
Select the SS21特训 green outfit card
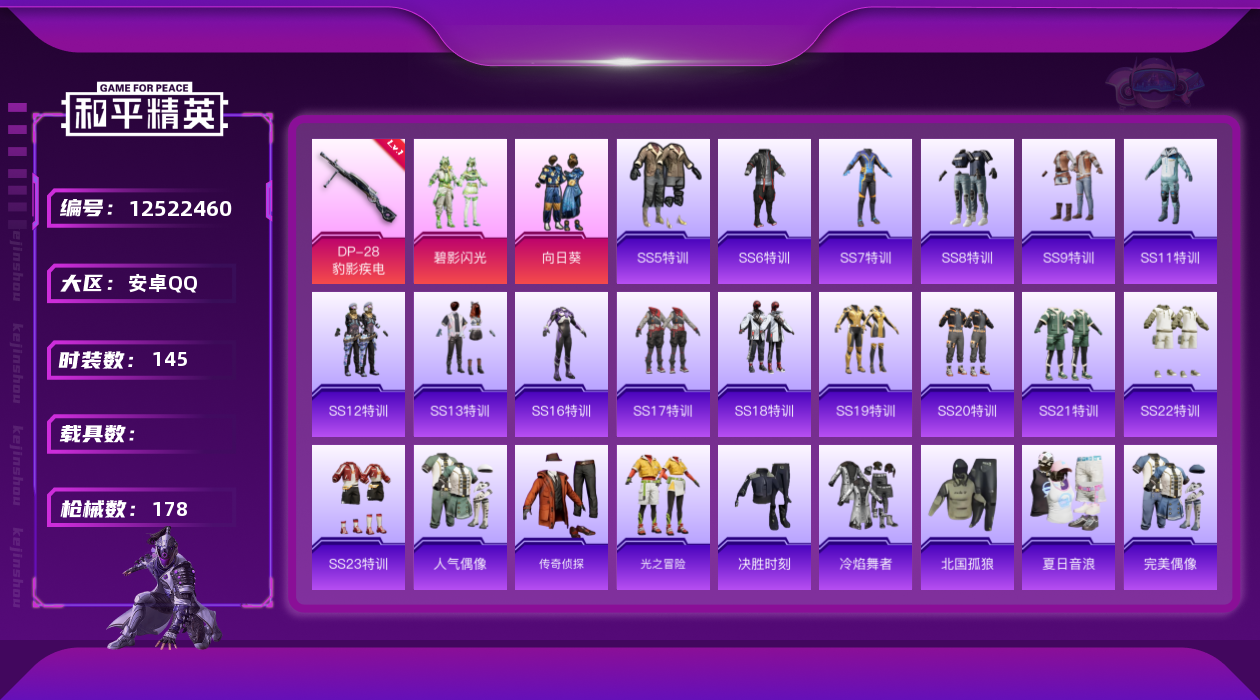point(1068,364)
